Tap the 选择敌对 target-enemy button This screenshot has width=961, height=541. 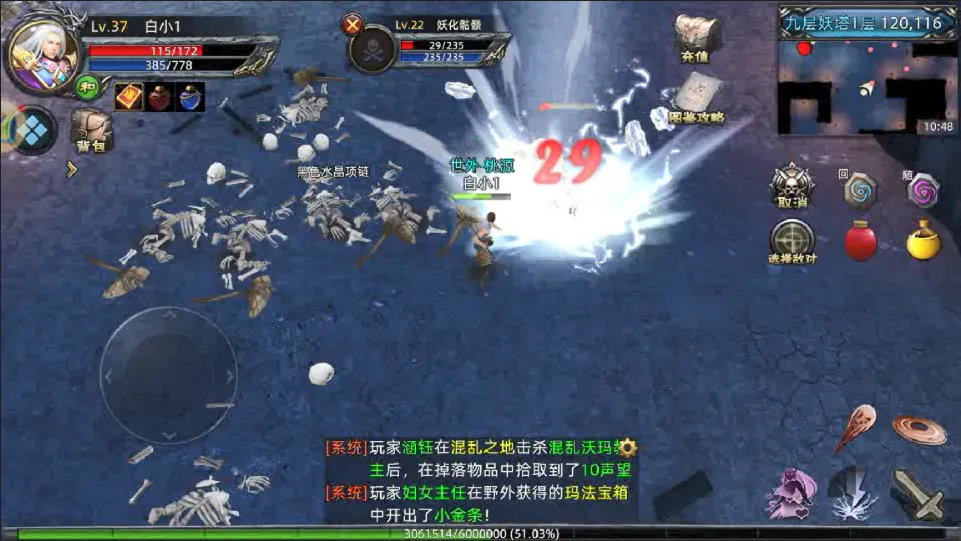click(x=791, y=241)
